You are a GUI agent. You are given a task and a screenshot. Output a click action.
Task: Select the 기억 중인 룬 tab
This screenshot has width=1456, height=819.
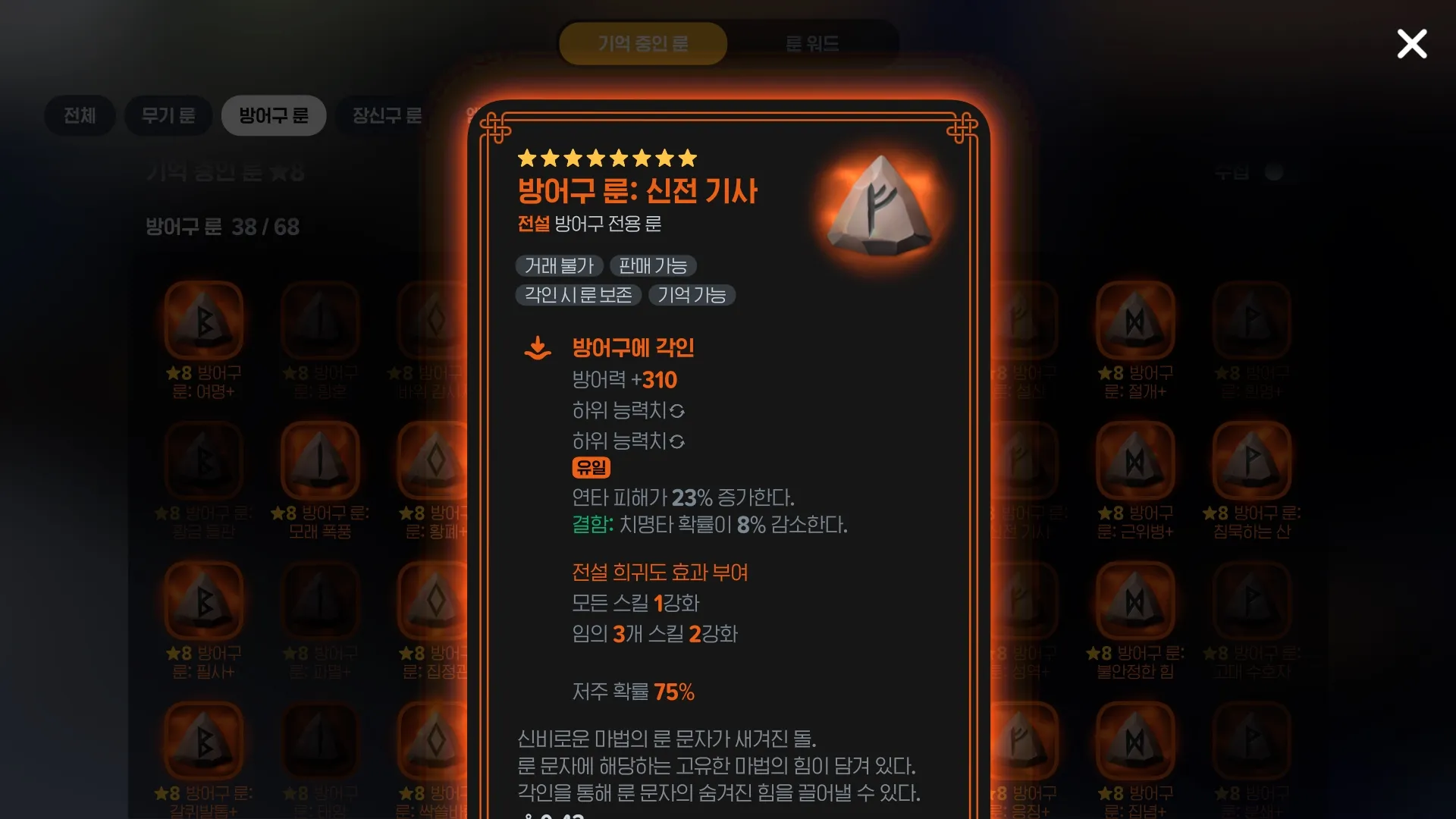(x=642, y=43)
